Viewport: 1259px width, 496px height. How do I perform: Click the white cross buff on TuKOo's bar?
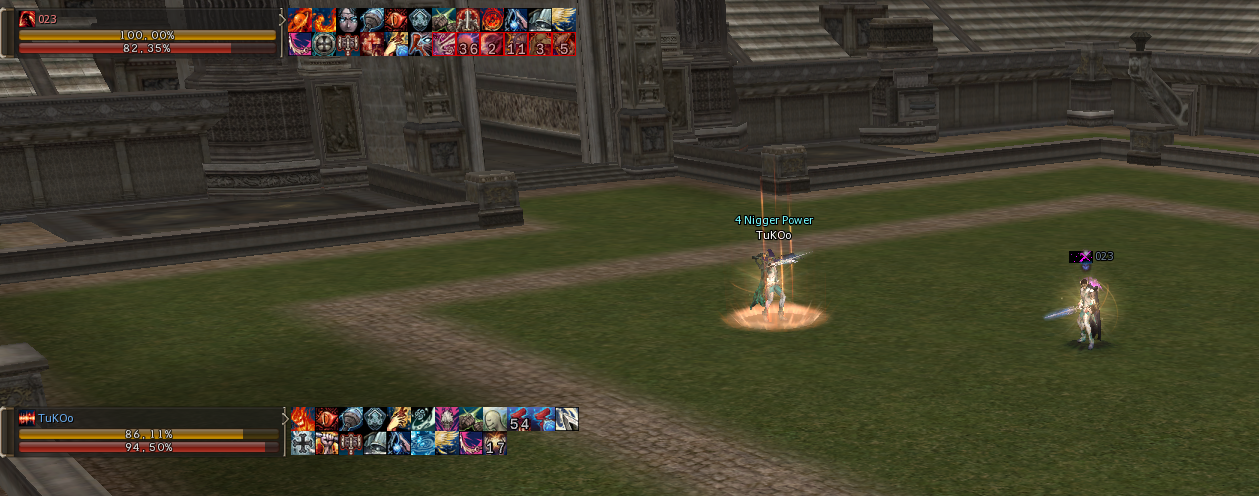pyautogui.click(x=302, y=444)
